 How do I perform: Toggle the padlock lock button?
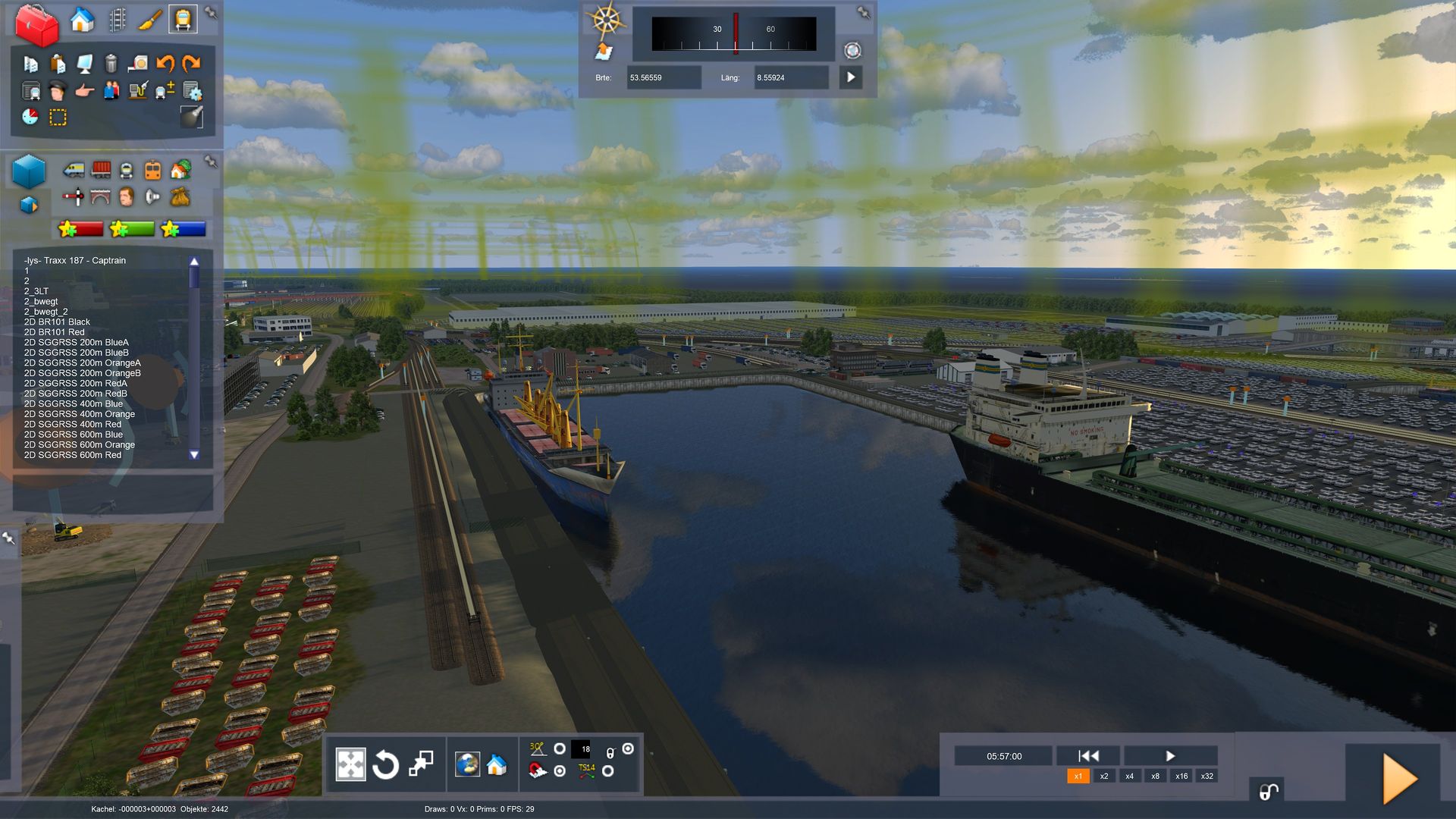click(x=1268, y=792)
